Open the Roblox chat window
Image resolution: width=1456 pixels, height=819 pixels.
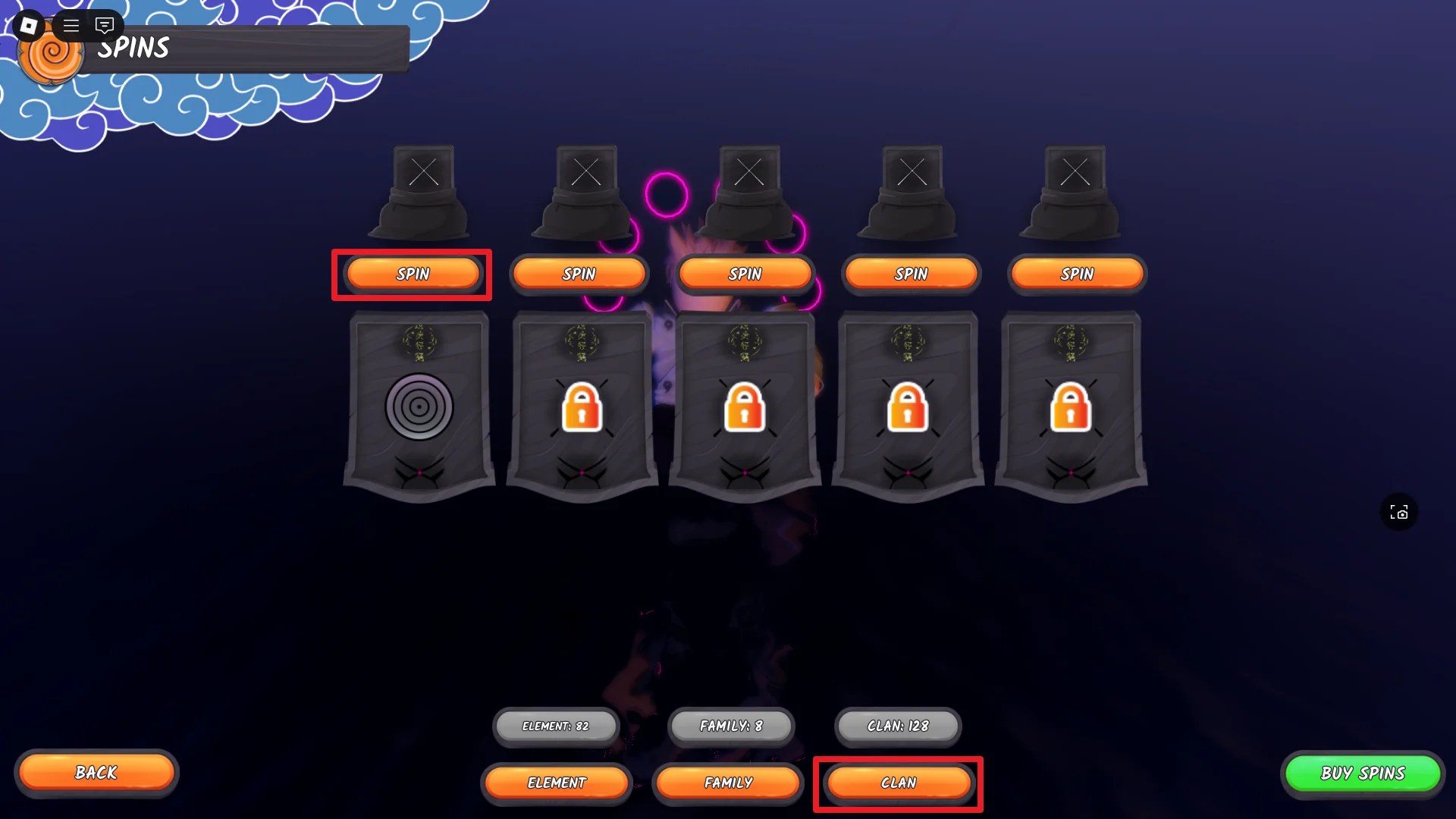coord(104,25)
